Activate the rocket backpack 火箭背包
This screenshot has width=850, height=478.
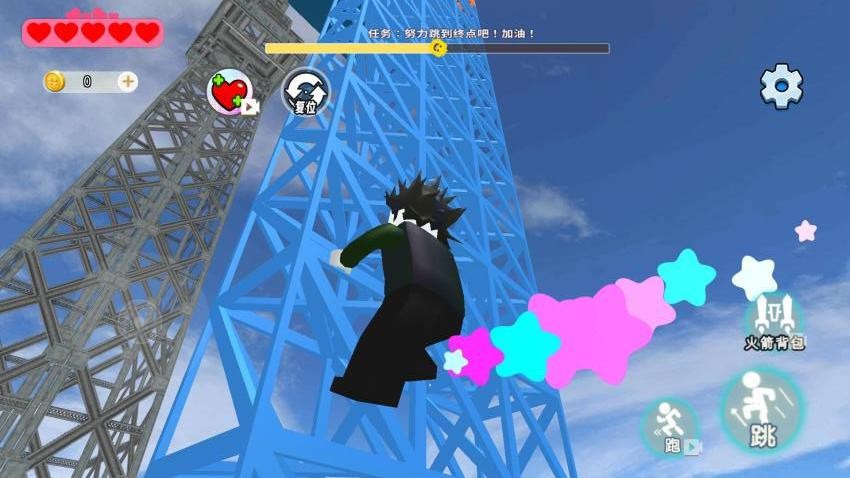(774, 319)
